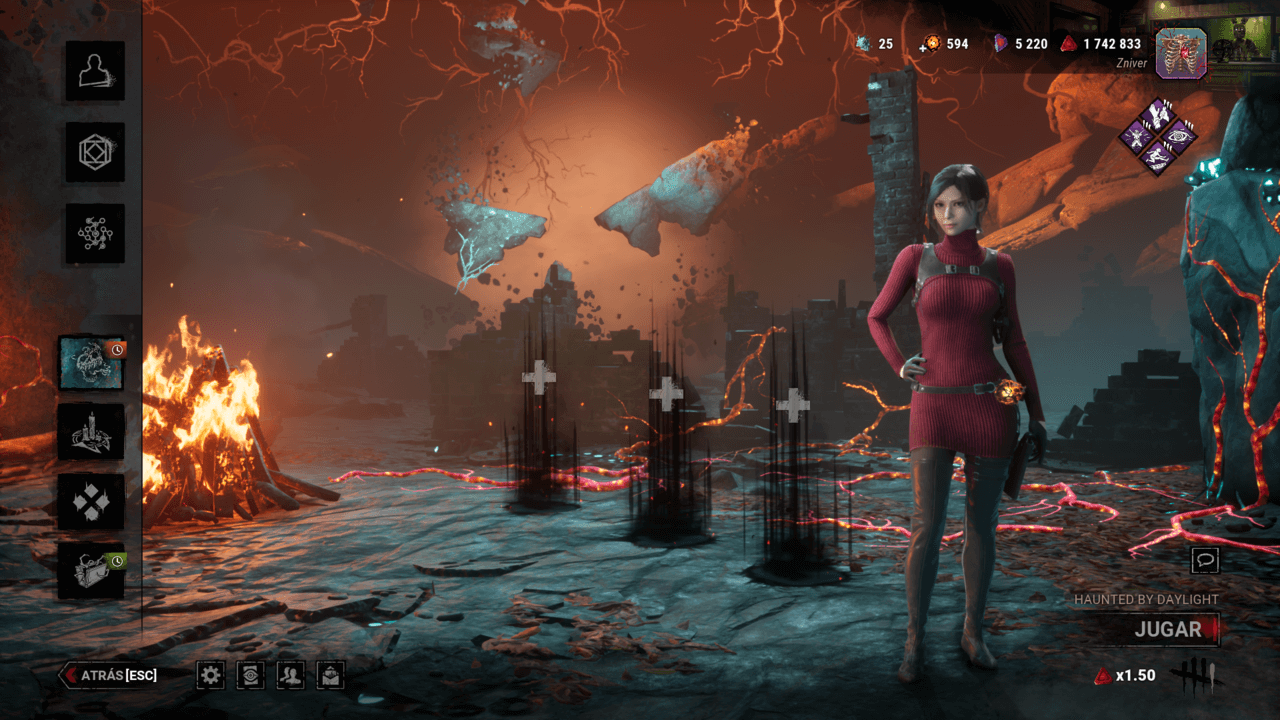Open the blue skull event tome tile

[x=91, y=363]
